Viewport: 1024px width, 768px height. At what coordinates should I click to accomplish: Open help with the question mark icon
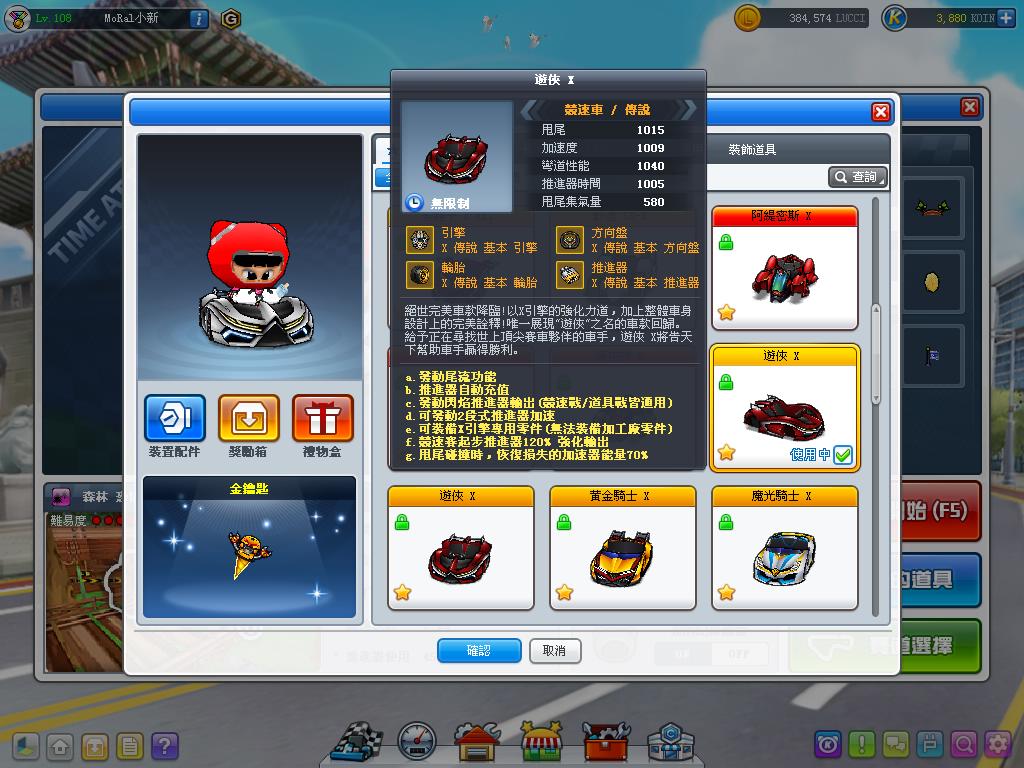point(164,746)
